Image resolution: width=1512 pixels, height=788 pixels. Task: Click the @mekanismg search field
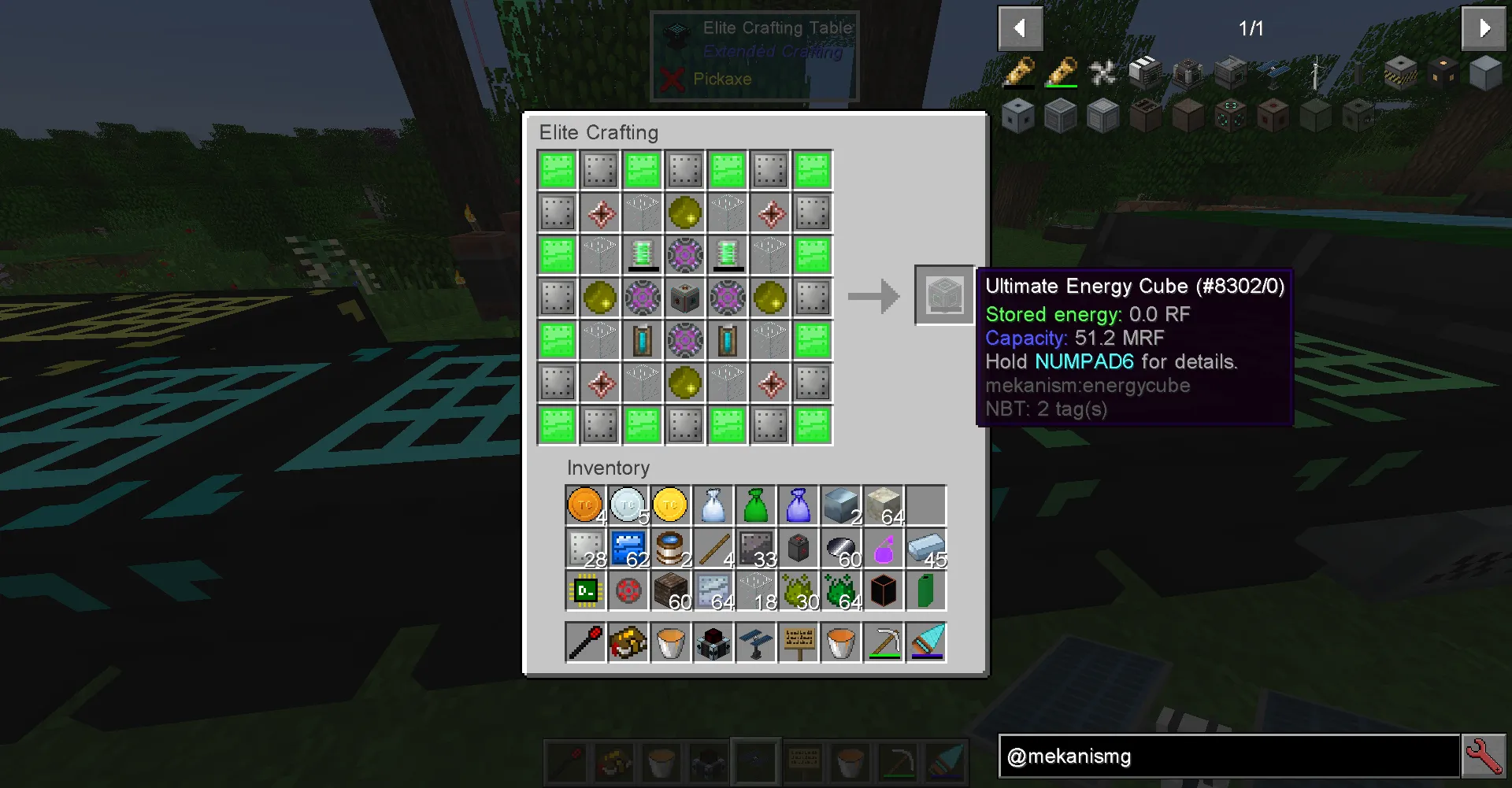coord(1228,757)
